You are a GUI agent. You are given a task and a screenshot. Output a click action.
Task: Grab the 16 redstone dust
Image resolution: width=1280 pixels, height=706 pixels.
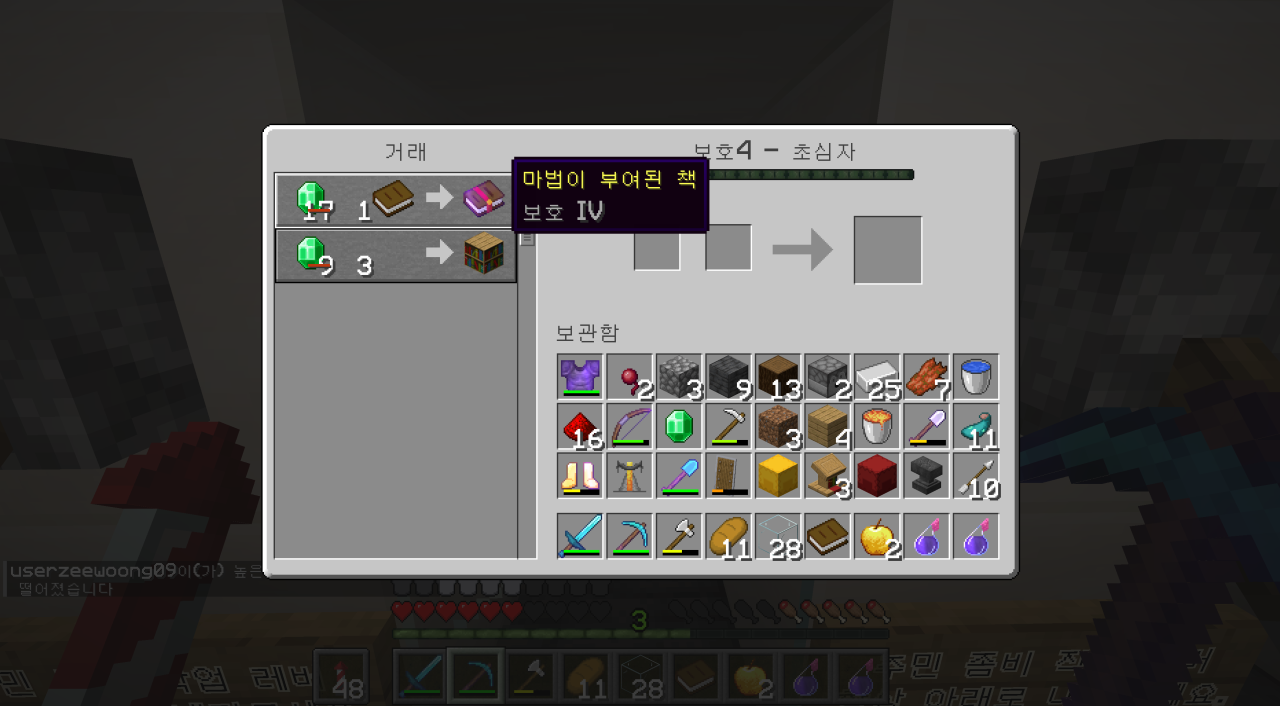coord(580,426)
